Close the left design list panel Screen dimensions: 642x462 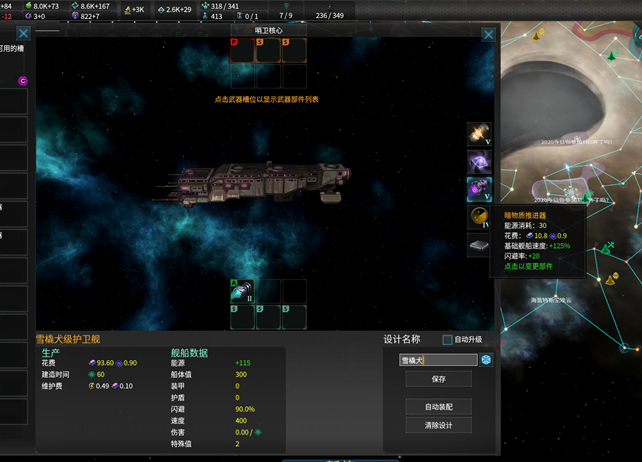tap(24, 34)
